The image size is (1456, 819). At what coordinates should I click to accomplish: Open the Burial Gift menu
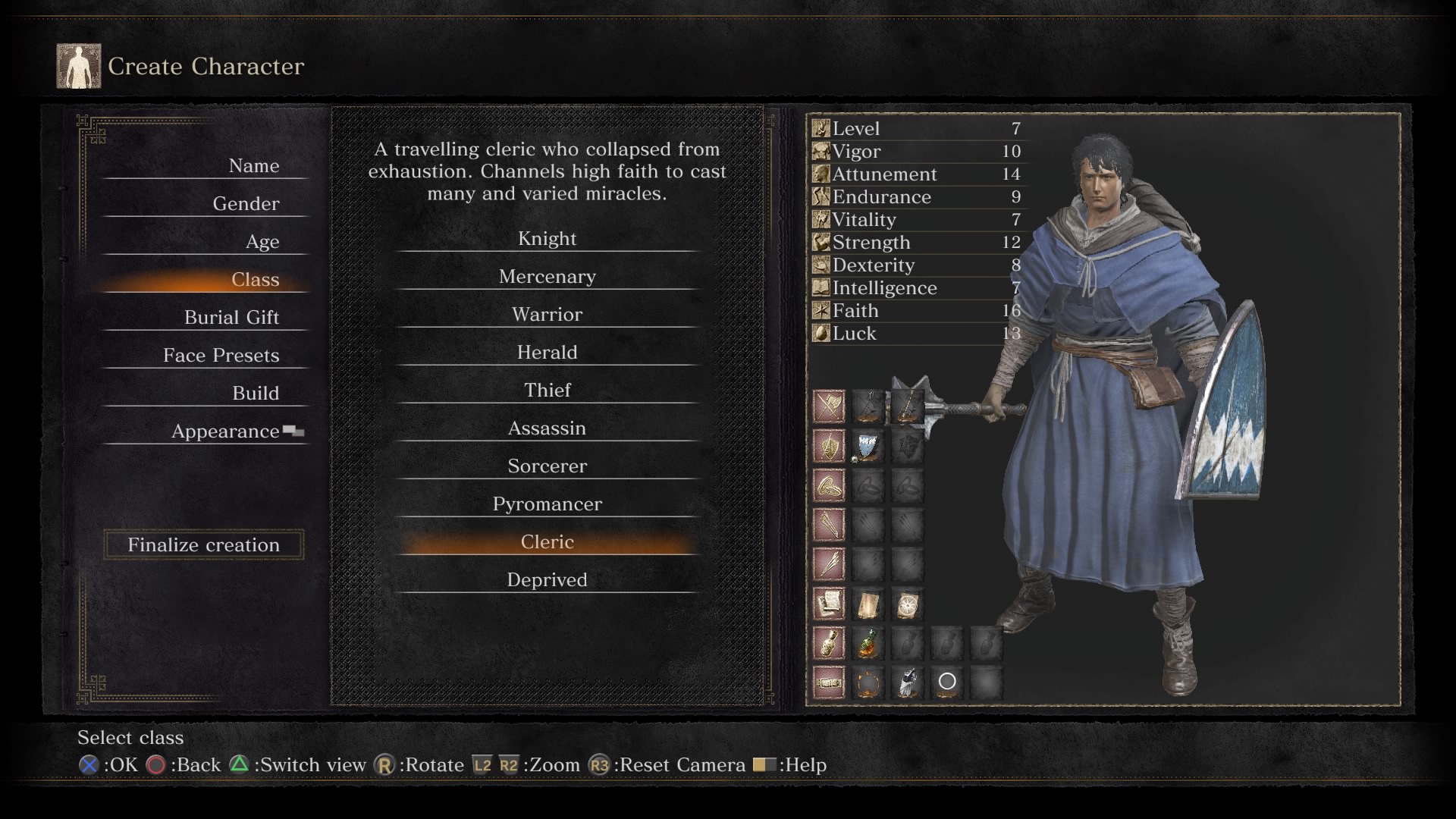pyautogui.click(x=231, y=318)
